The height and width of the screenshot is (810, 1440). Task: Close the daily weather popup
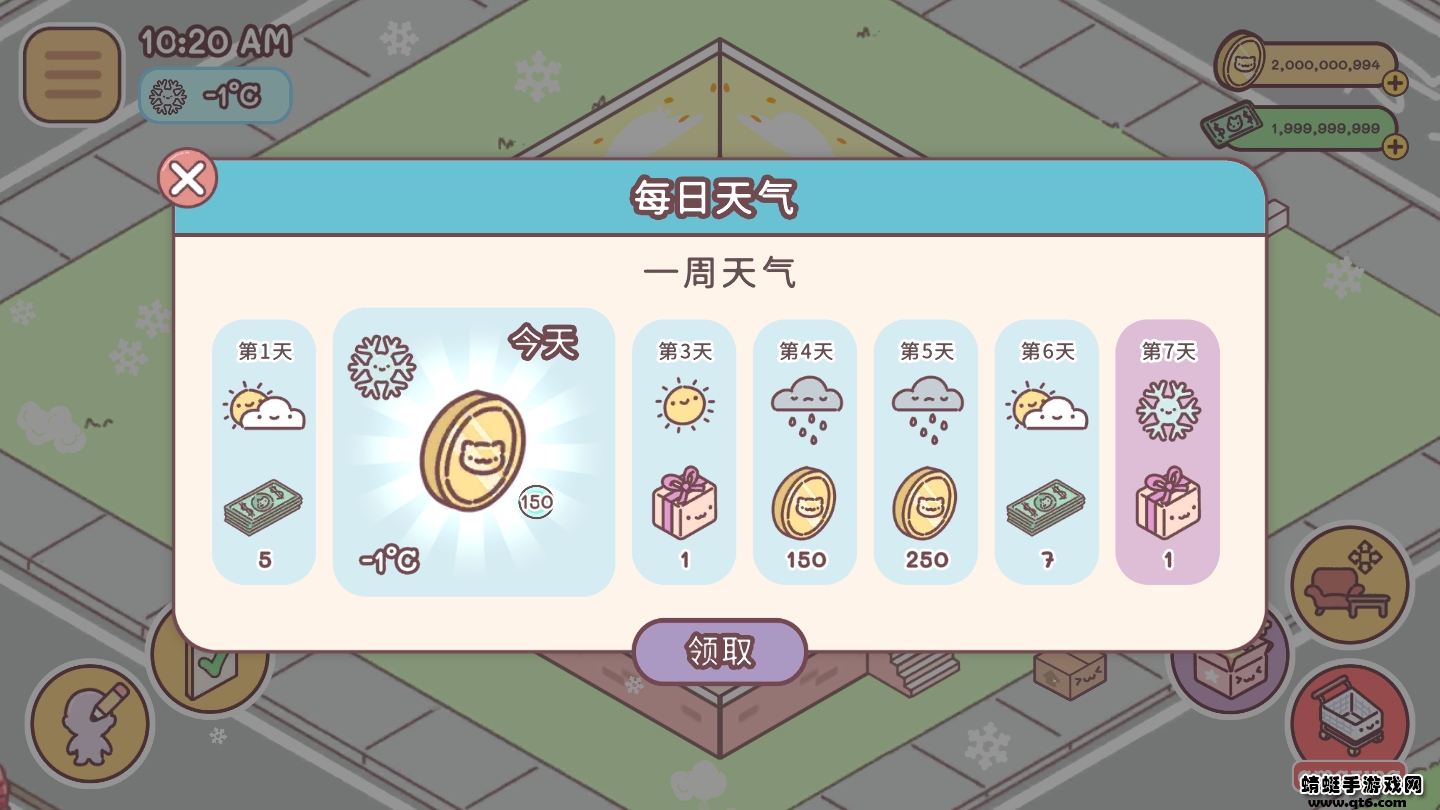(187, 178)
